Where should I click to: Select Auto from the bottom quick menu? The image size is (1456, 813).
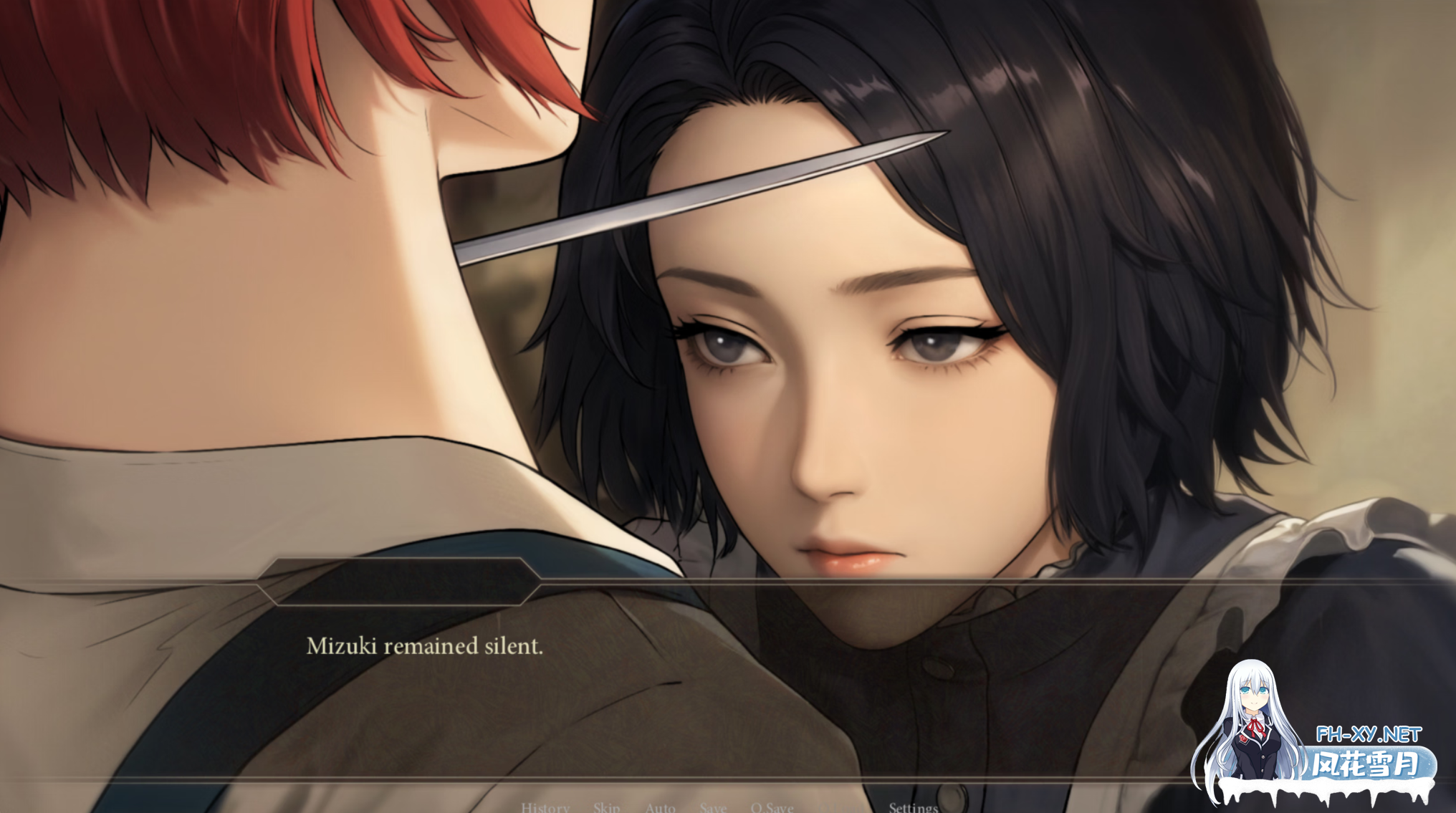coord(659,807)
